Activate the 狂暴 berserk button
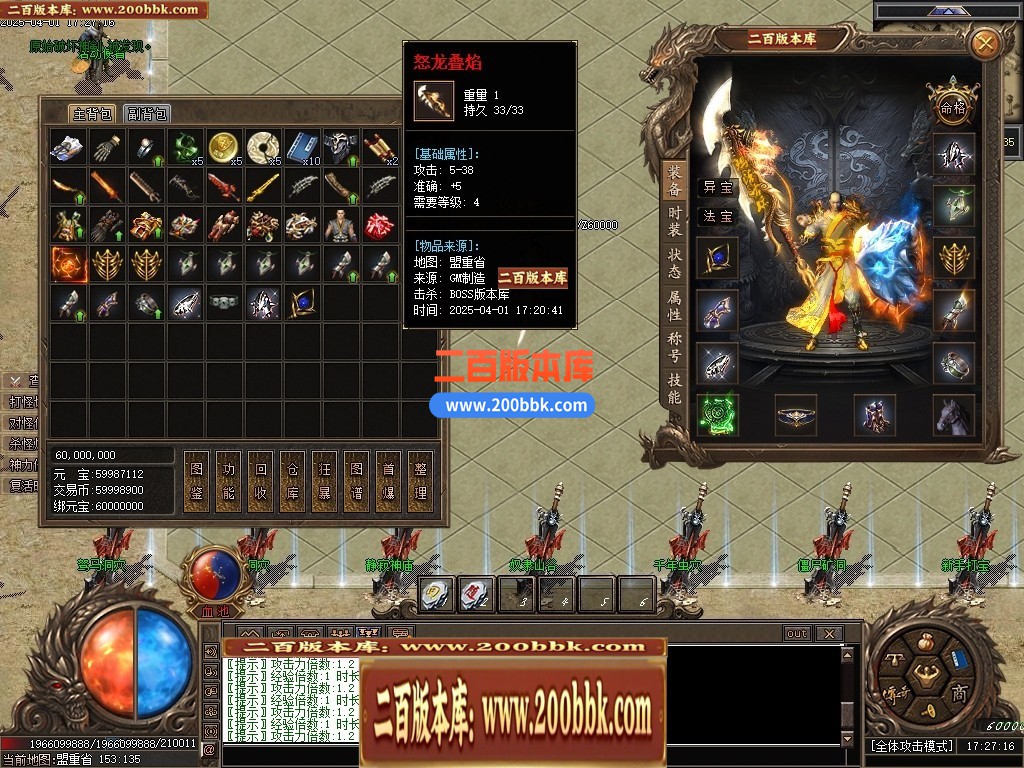This screenshot has height=768, width=1024. (324, 480)
